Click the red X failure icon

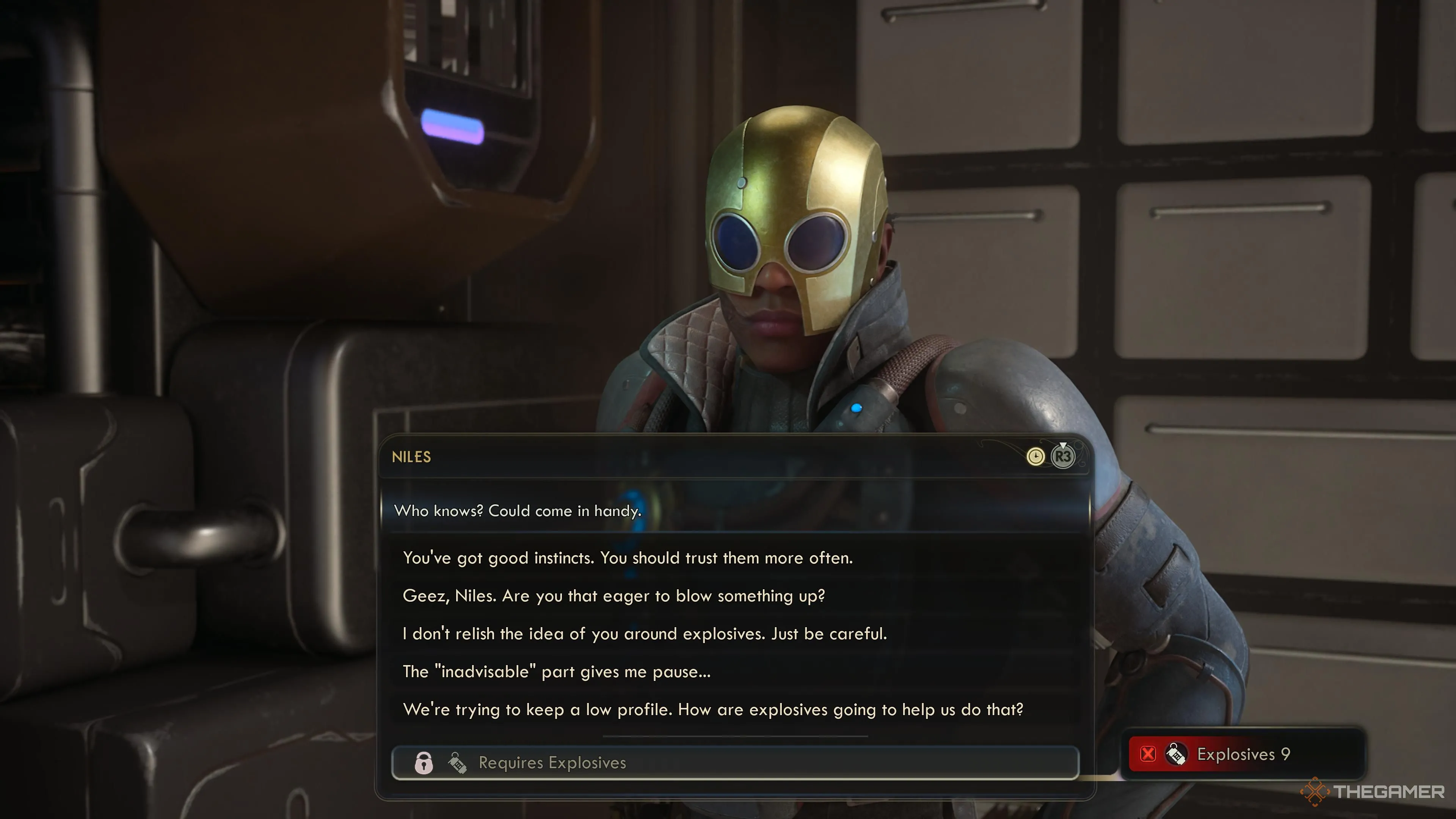pyautogui.click(x=1148, y=754)
